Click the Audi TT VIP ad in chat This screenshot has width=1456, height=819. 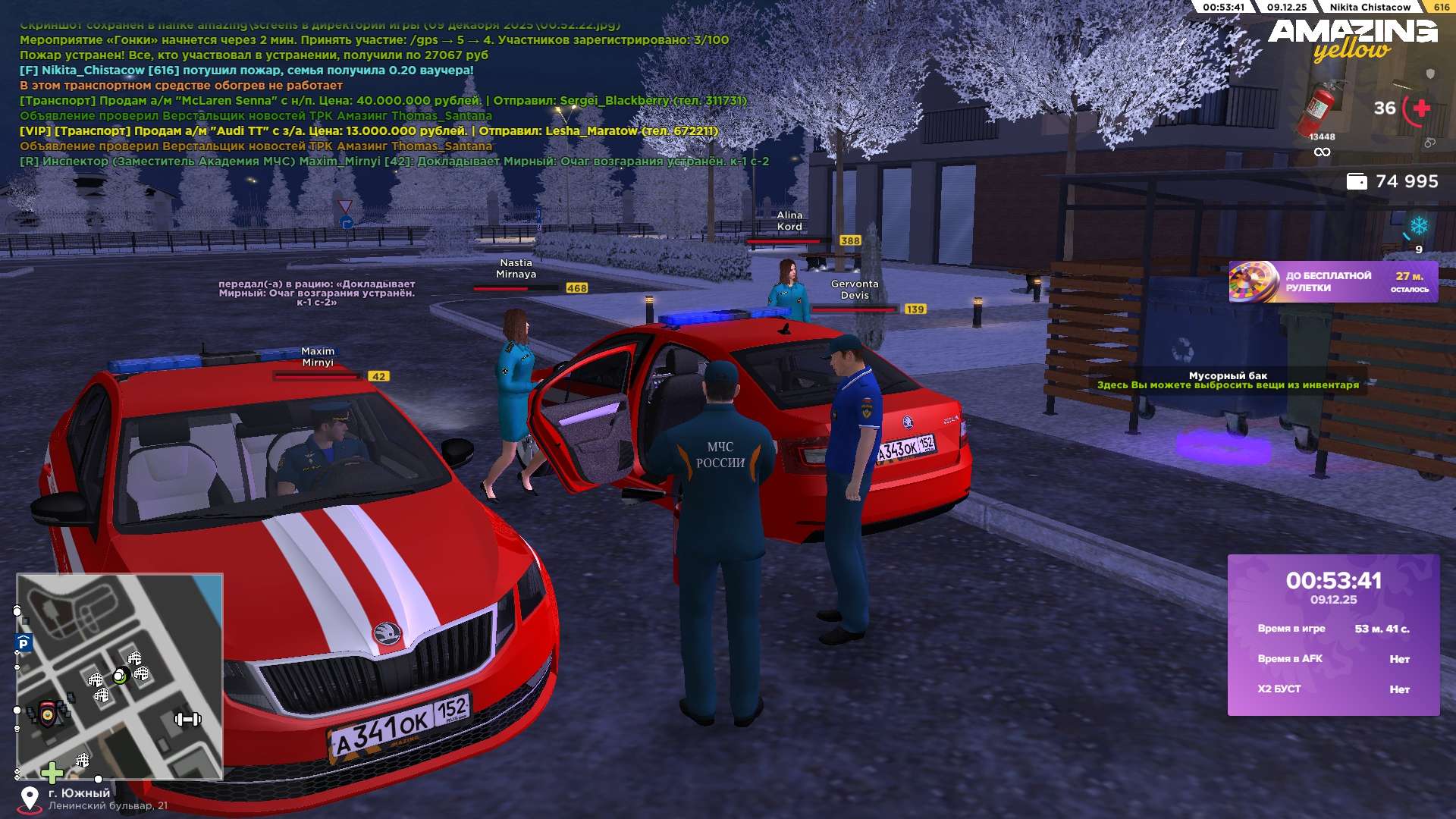click(369, 131)
